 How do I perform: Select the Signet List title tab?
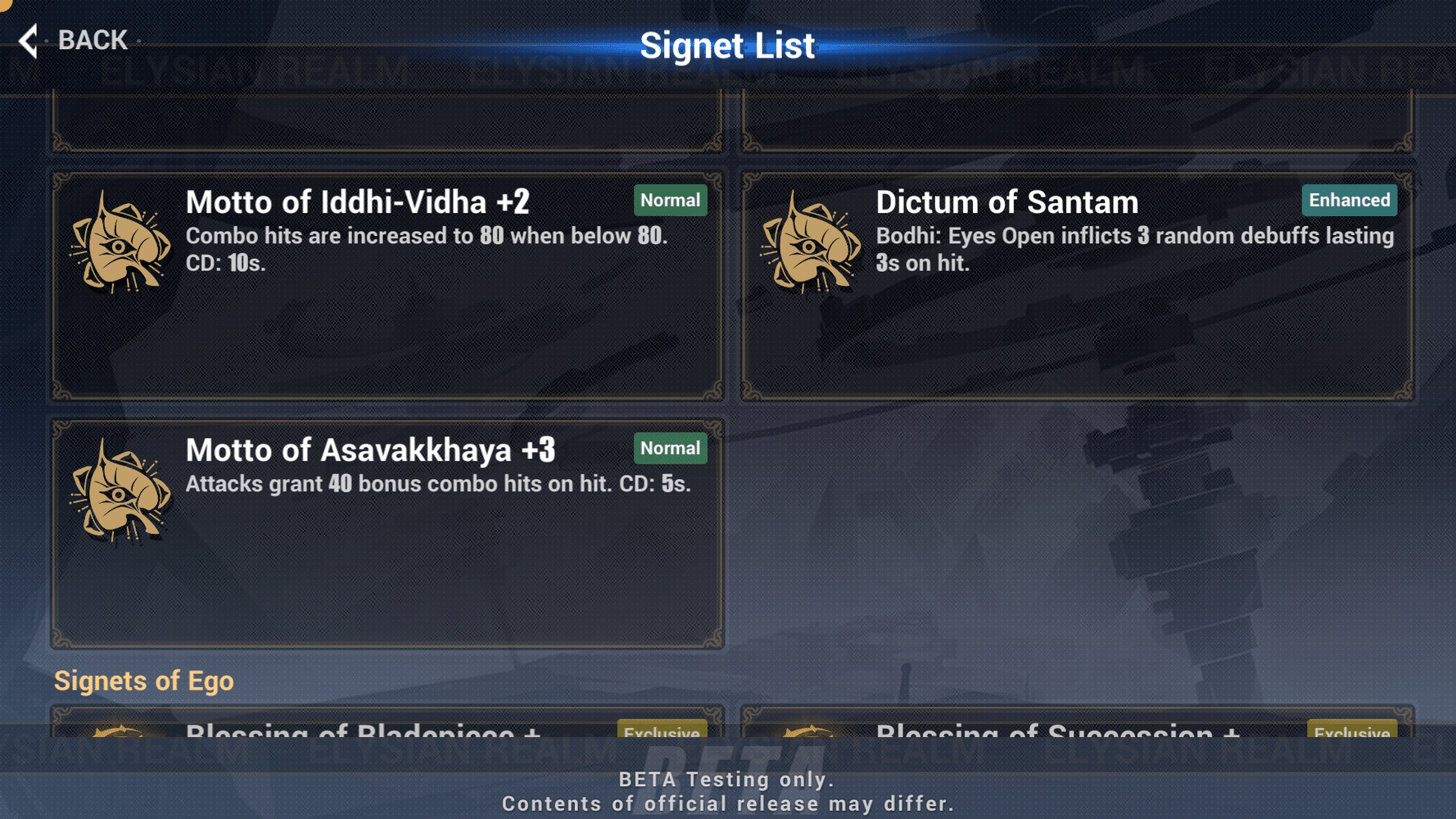[x=728, y=45]
